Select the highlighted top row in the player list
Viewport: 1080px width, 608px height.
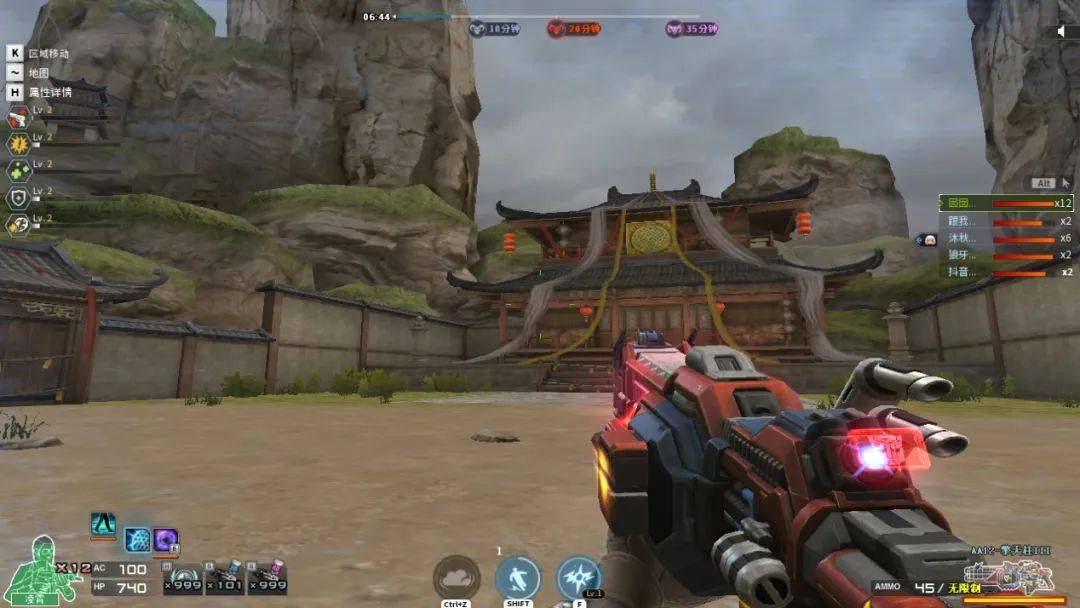point(1005,203)
